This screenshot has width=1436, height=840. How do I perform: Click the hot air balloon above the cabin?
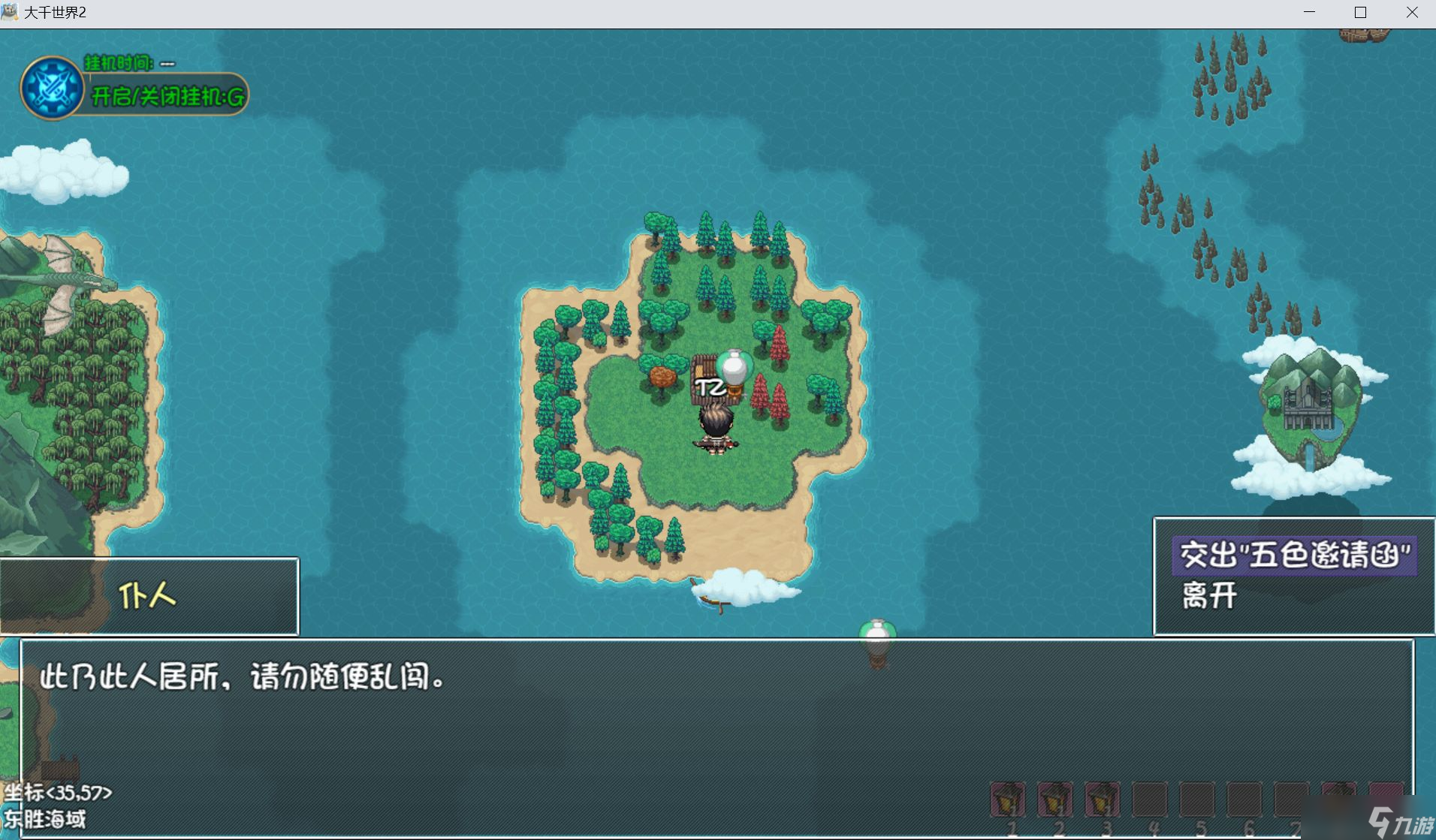[x=734, y=368]
